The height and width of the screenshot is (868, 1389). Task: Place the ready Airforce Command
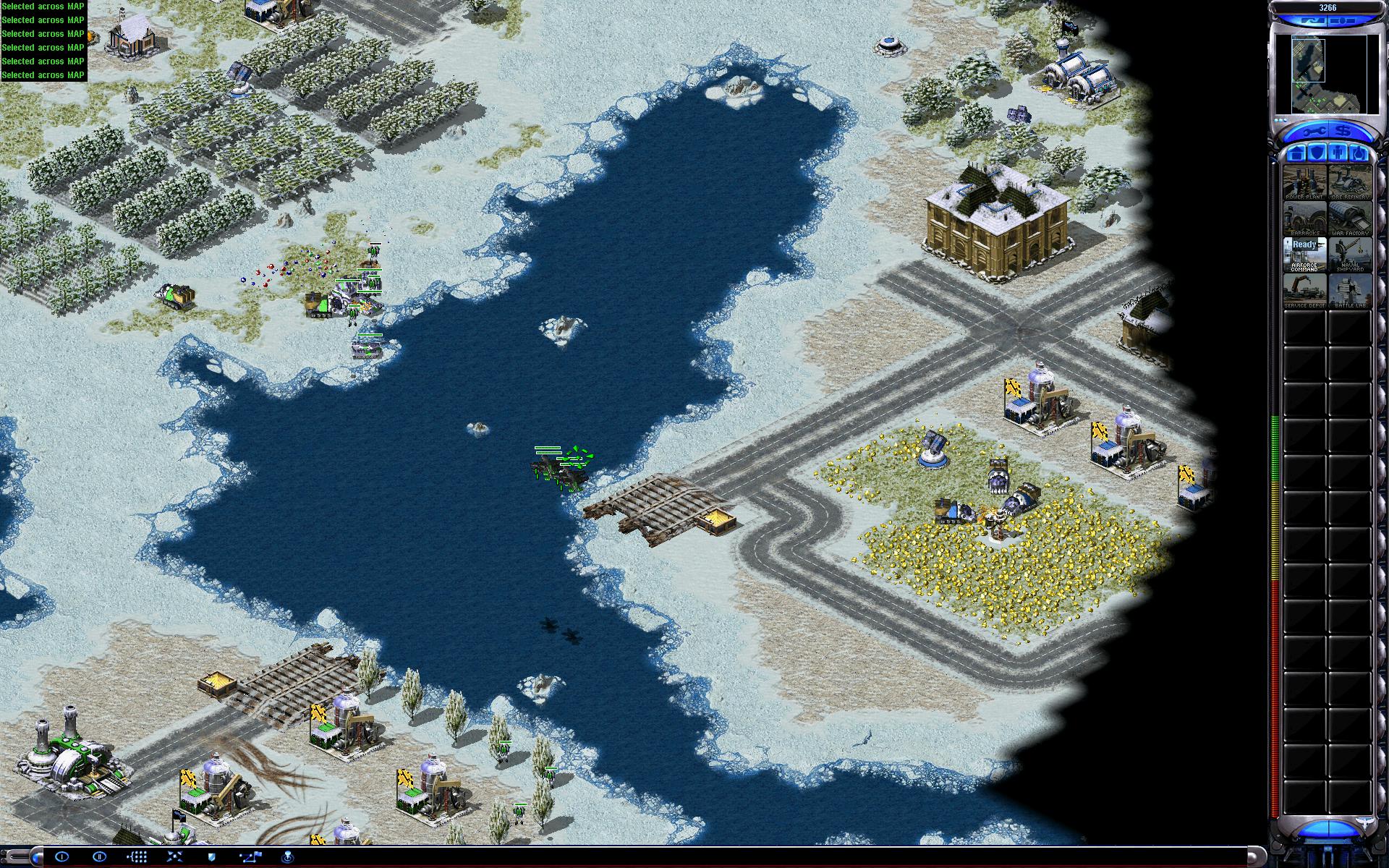[1304, 255]
